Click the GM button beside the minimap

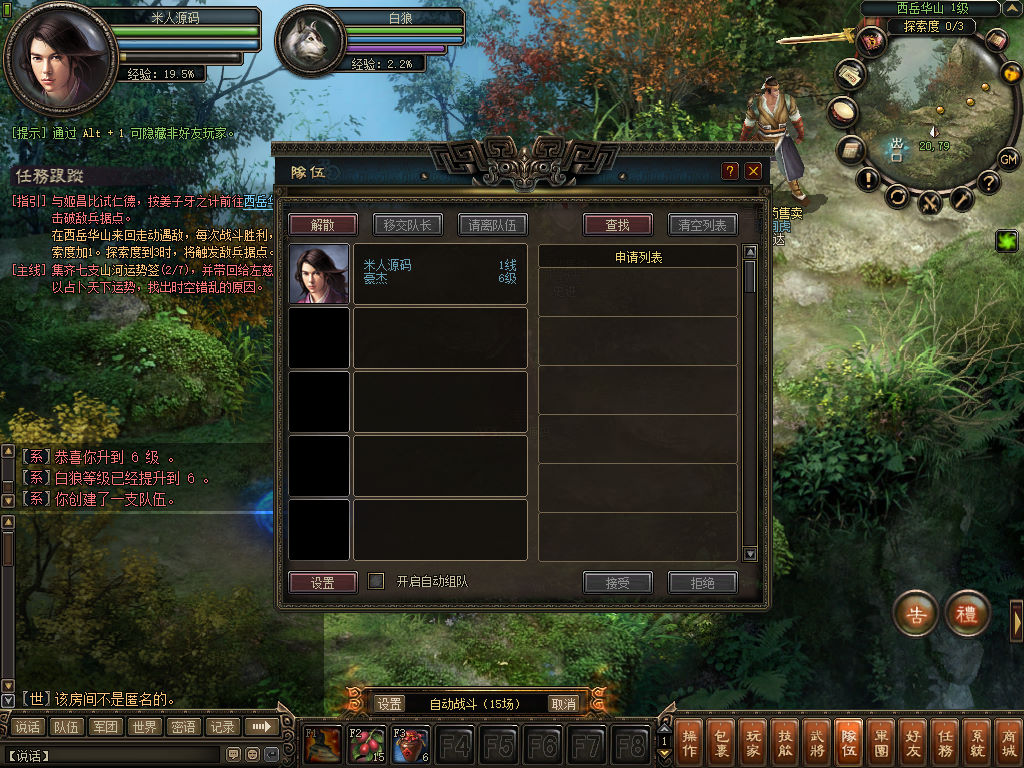tap(1008, 159)
